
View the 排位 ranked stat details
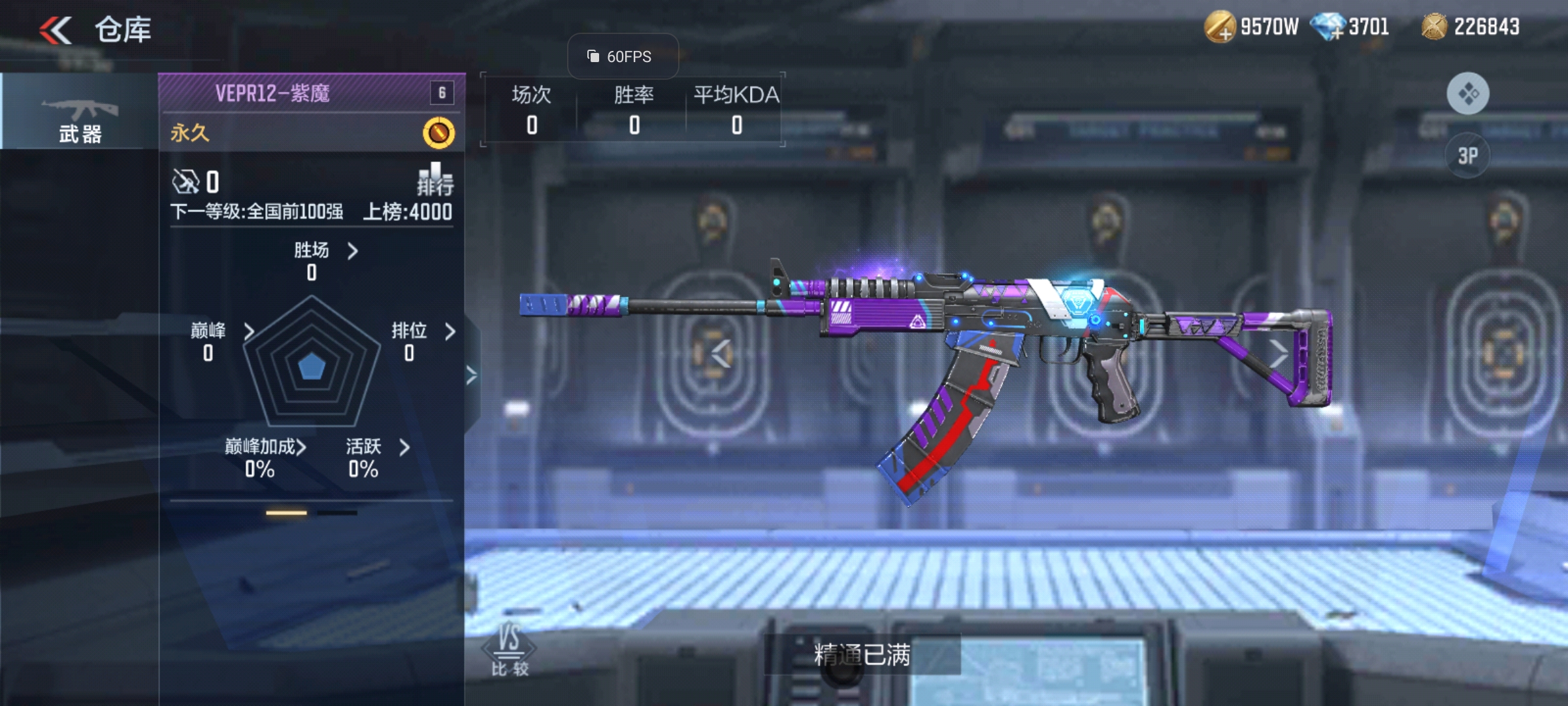(422, 331)
